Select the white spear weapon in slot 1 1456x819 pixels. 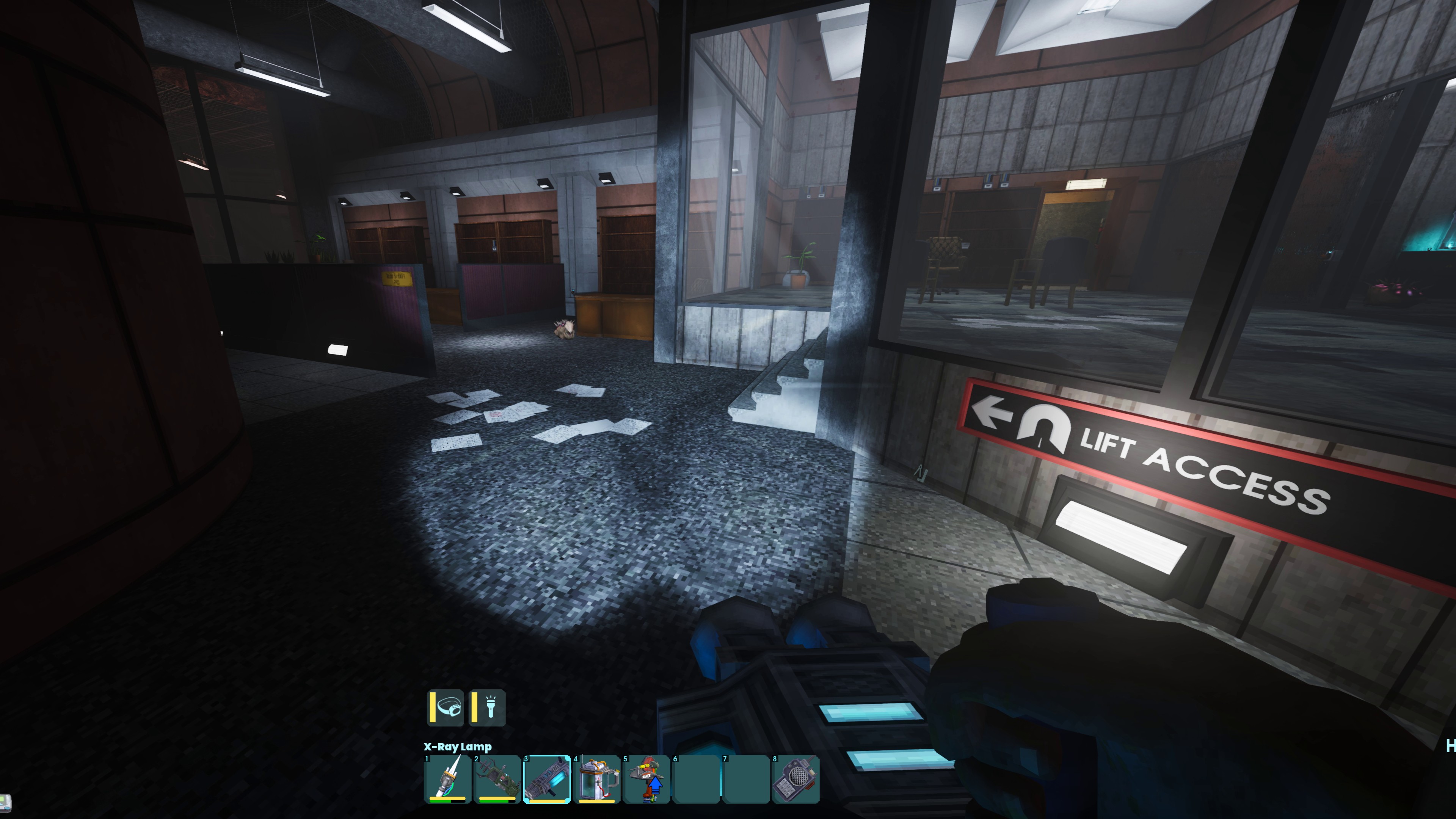(x=448, y=779)
